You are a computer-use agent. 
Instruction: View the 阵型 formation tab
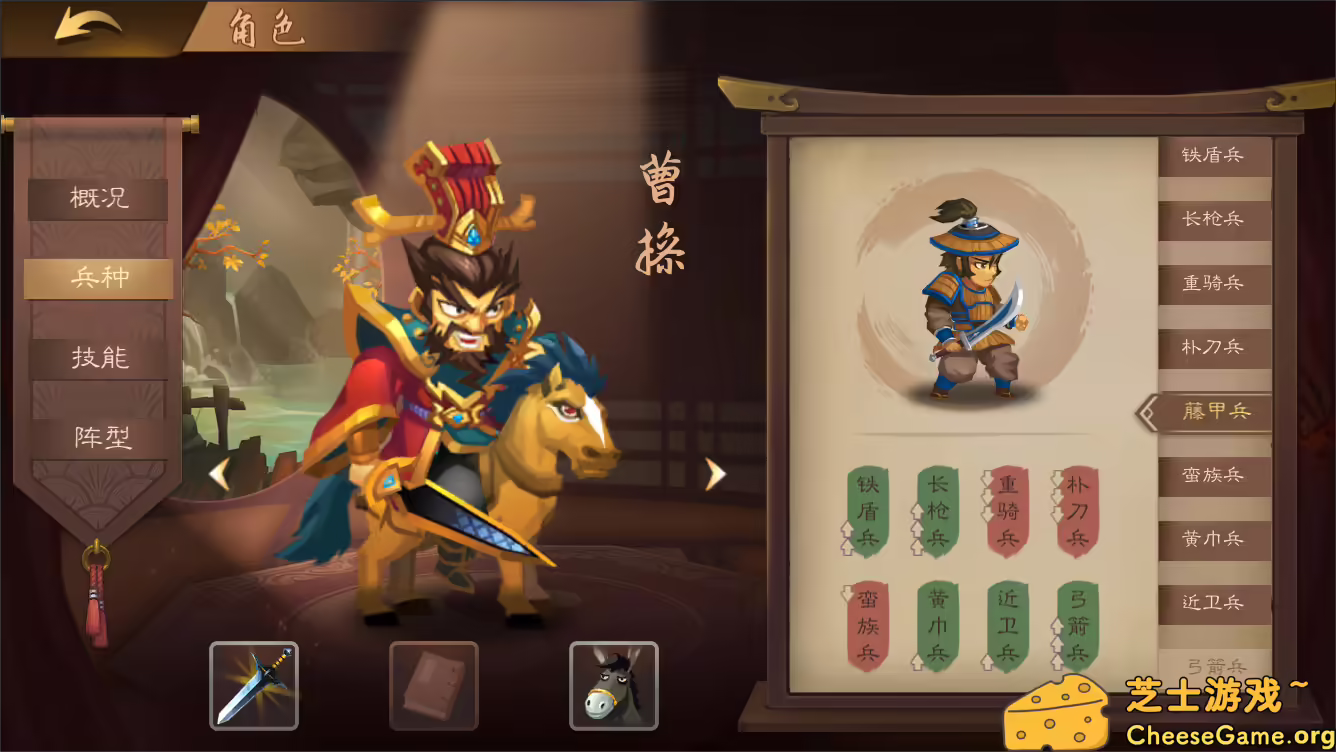(97, 437)
